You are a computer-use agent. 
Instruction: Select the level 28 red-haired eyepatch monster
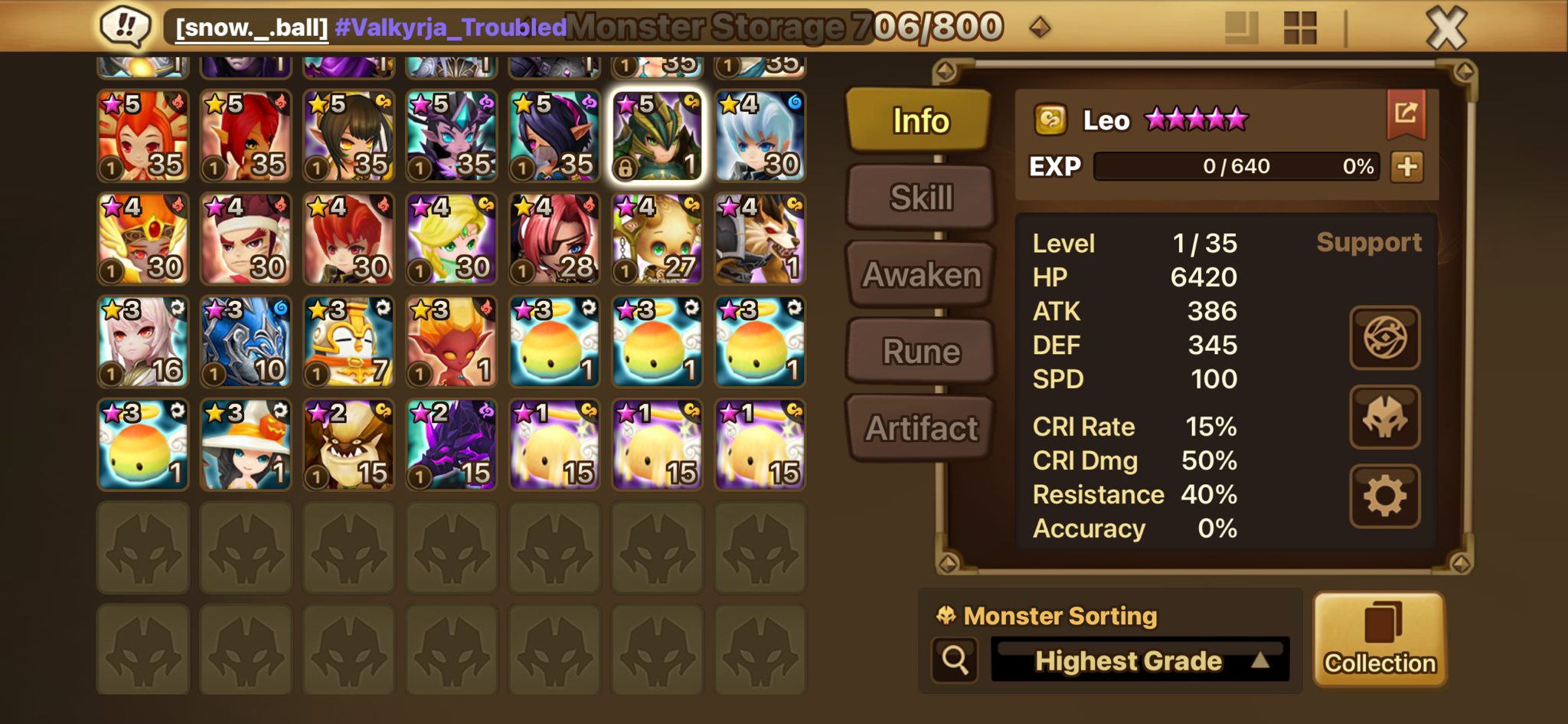click(x=554, y=239)
